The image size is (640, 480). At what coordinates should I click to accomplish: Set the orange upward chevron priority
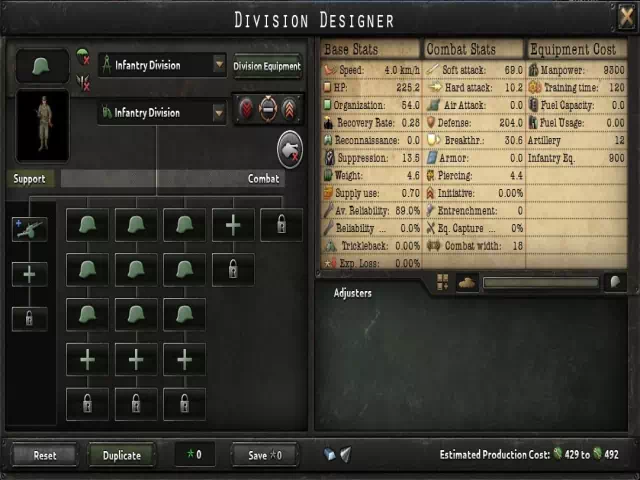[x=290, y=109]
